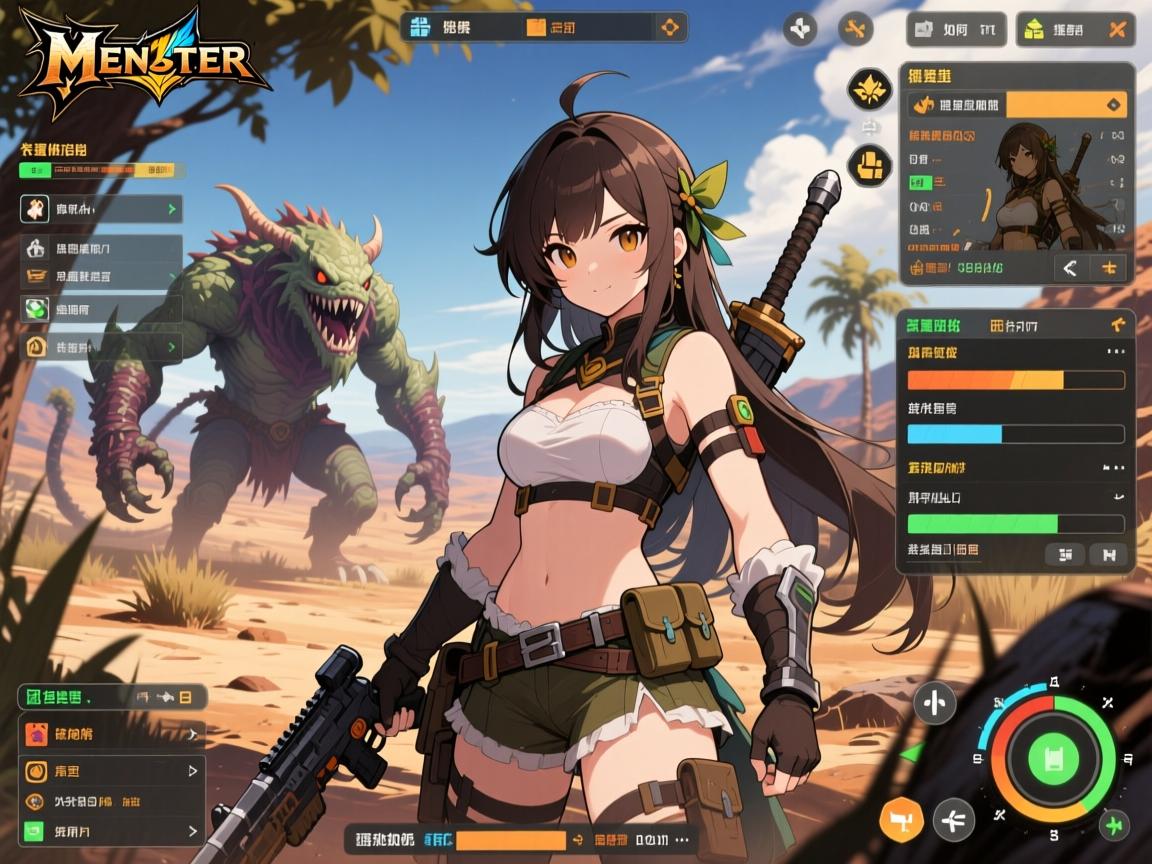
Task: Select the white puzzle-piece icon
Action: coord(800,29)
